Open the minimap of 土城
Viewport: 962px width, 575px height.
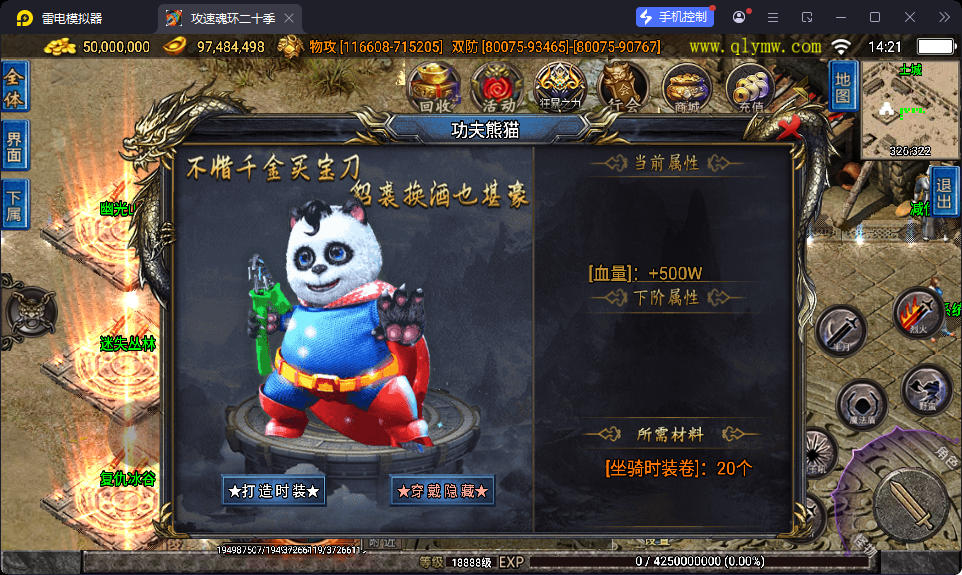pyautogui.click(x=910, y=110)
